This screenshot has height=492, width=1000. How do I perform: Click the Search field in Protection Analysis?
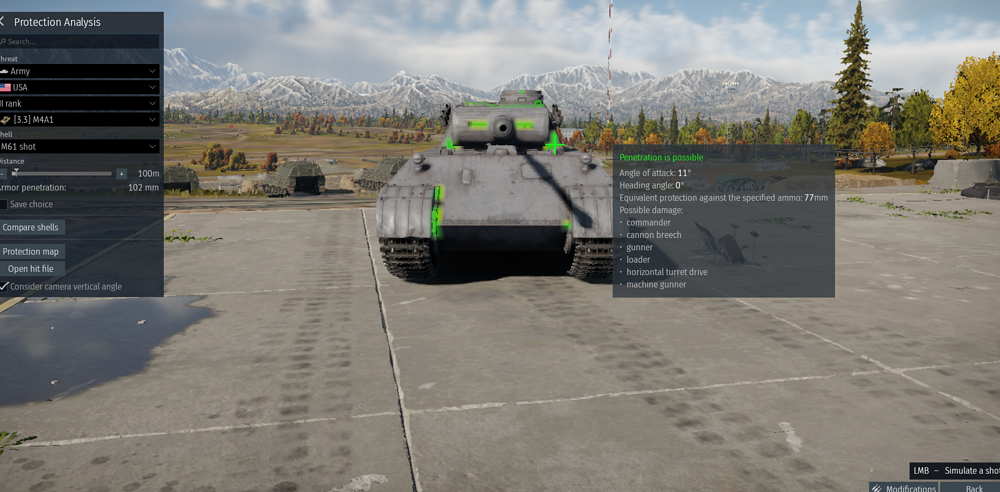coord(80,42)
